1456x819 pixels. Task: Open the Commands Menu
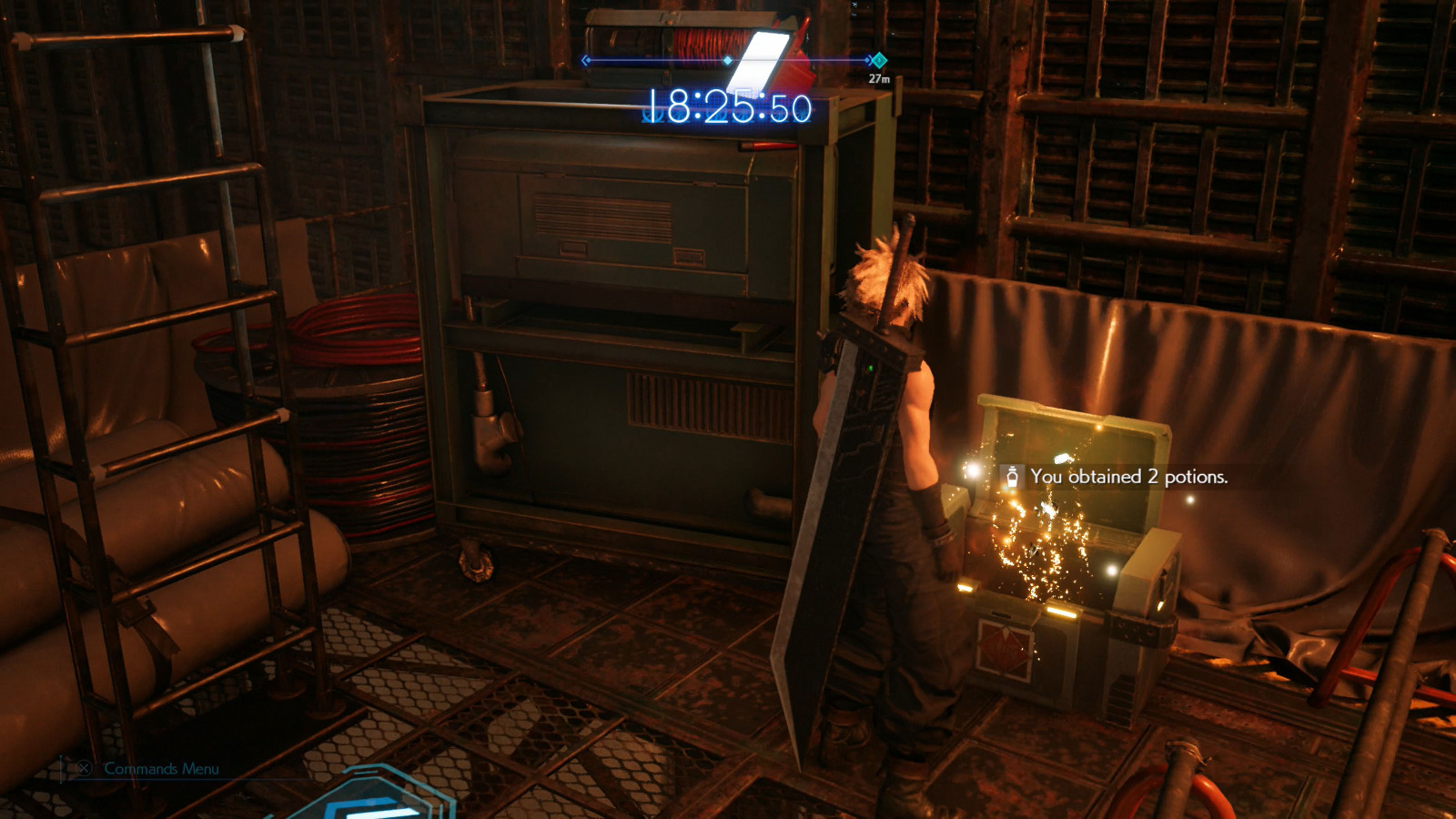pos(85,767)
